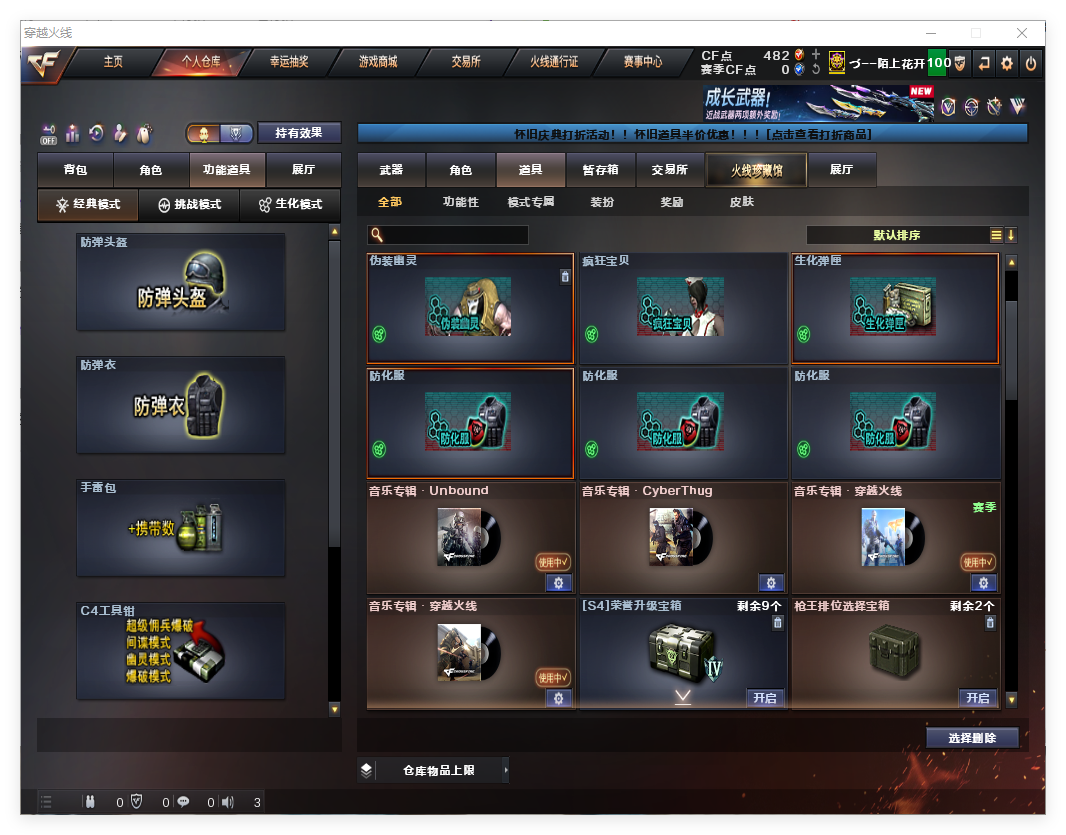The width and height of the screenshot is (1066, 835).
Task: Select the 挑战模式 challenge mode tab
Action: (189, 204)
